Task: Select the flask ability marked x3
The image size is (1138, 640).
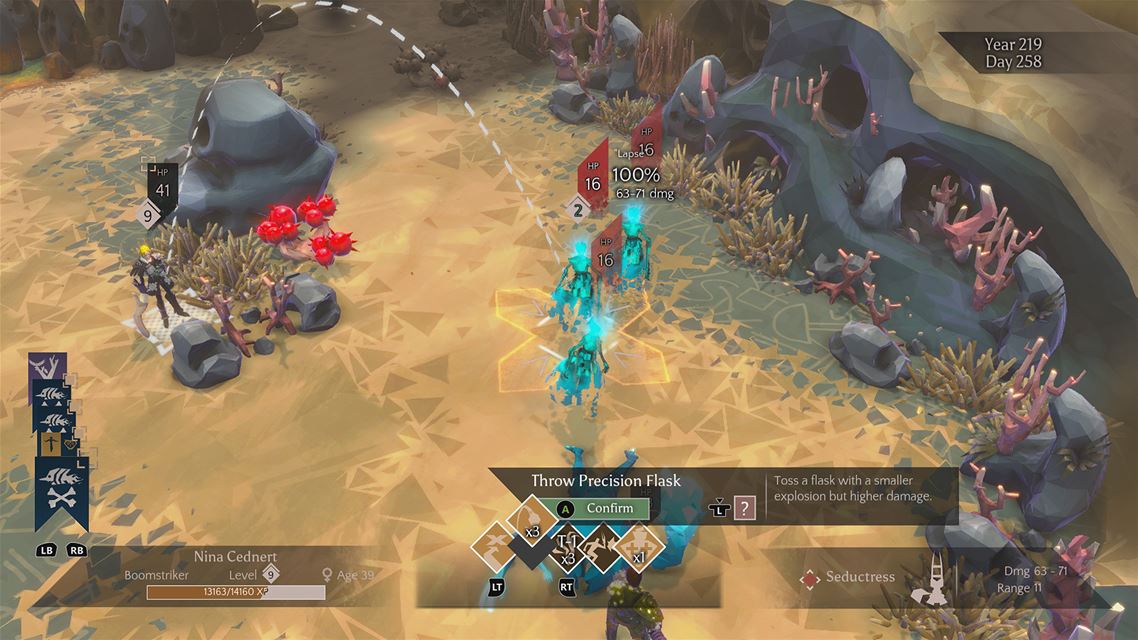Action: [x=531, y=517]
